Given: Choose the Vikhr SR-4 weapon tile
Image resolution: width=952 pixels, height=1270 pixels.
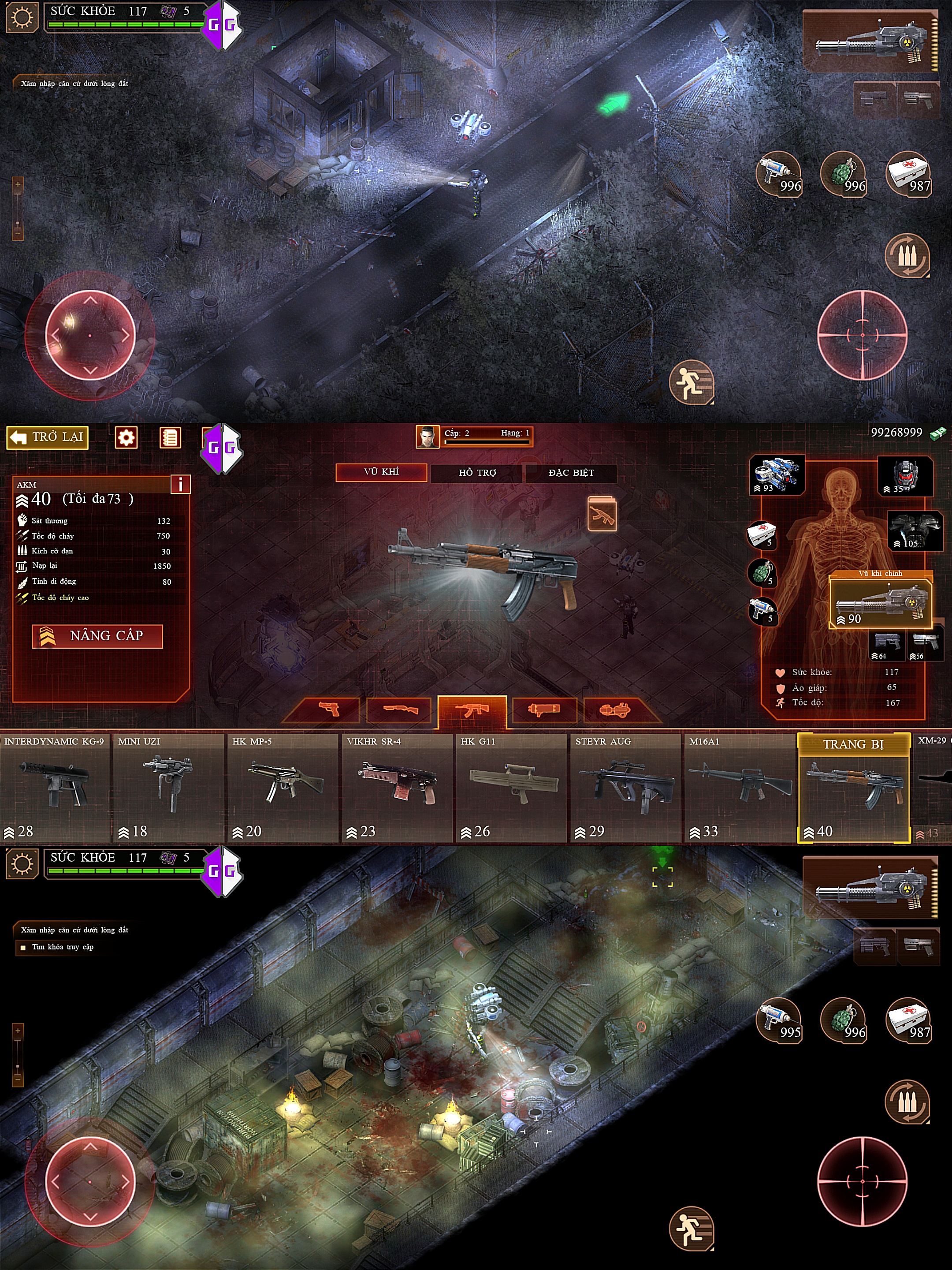Looking at the screenshot, I should [397, 788].
